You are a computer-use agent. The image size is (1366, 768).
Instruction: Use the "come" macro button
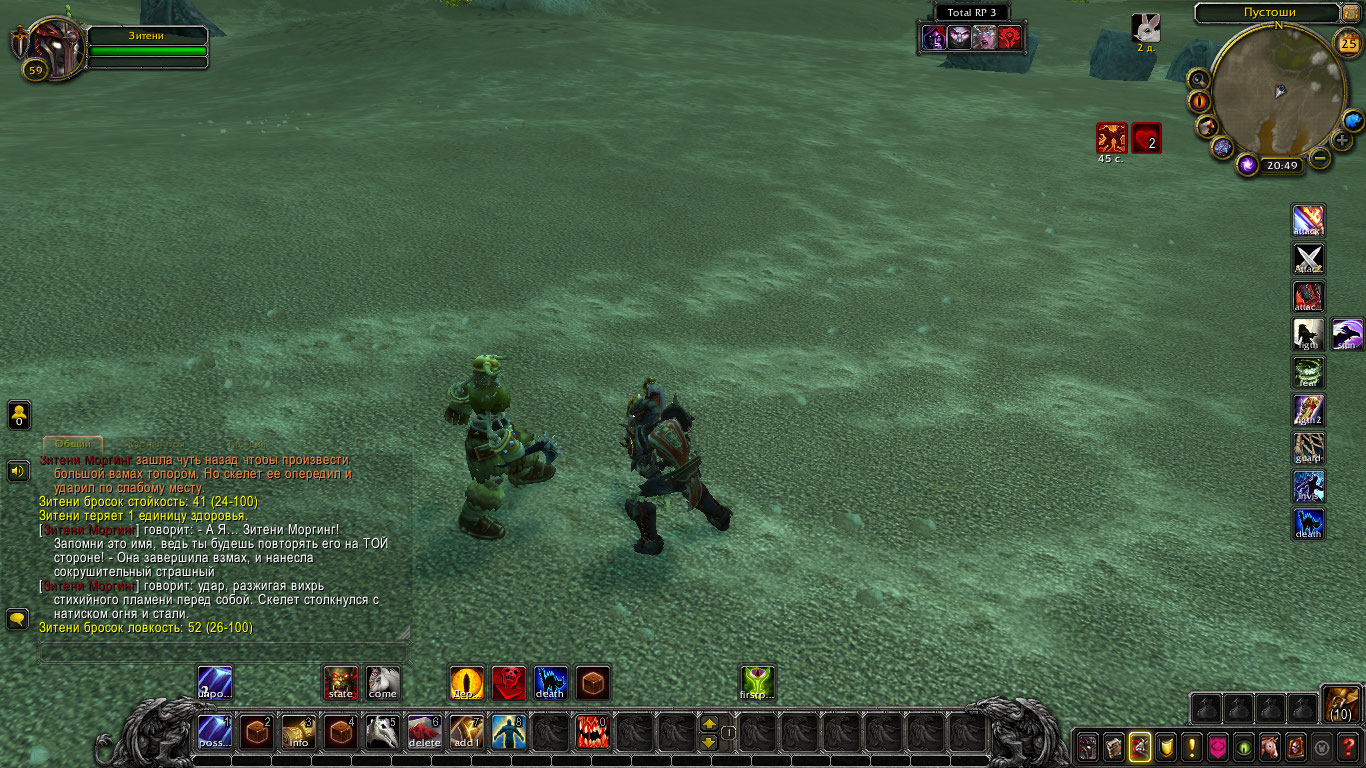pos(382,683)
